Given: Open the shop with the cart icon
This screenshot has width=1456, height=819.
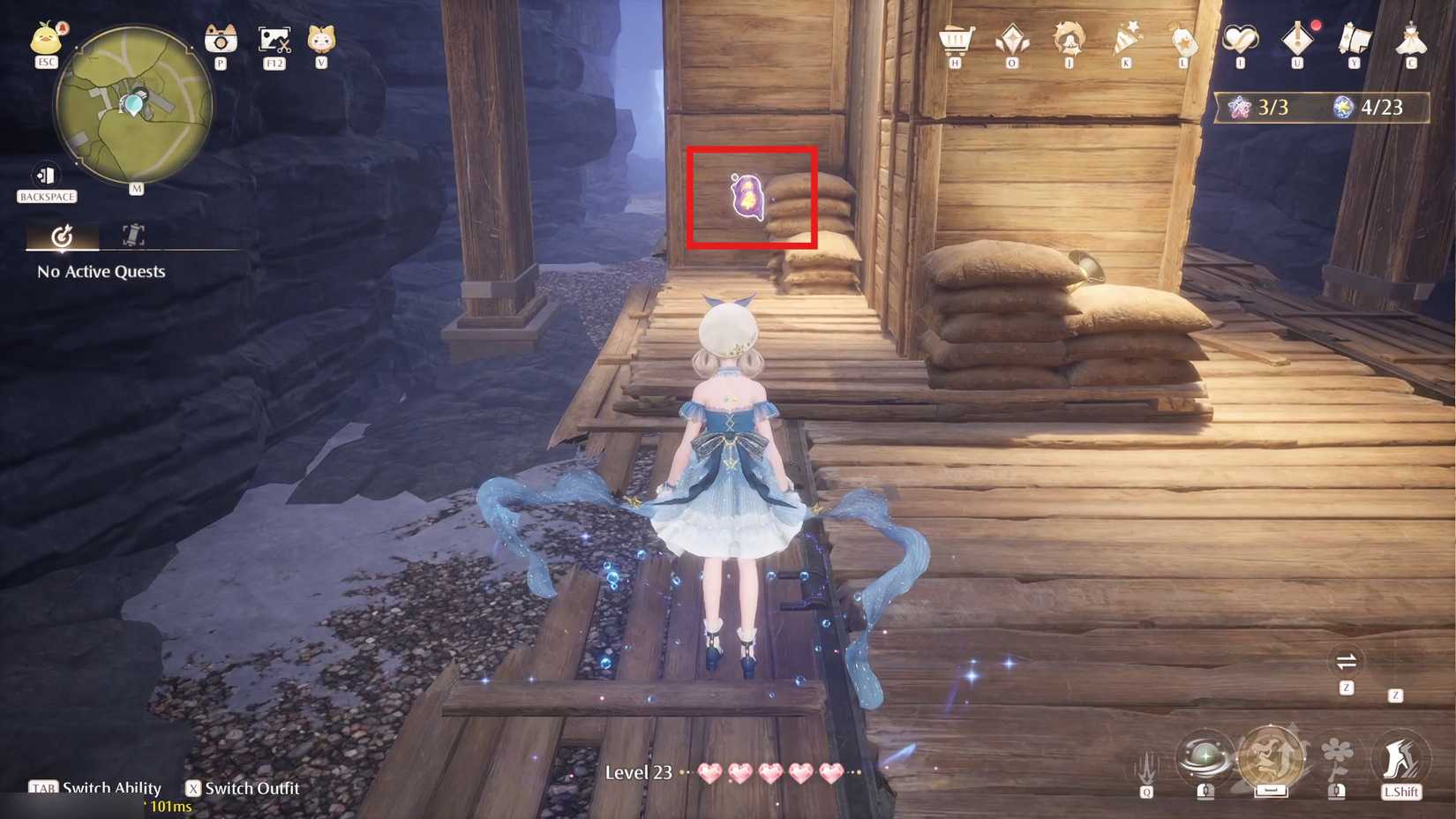Looking at the screenshot, I should 957,40.
